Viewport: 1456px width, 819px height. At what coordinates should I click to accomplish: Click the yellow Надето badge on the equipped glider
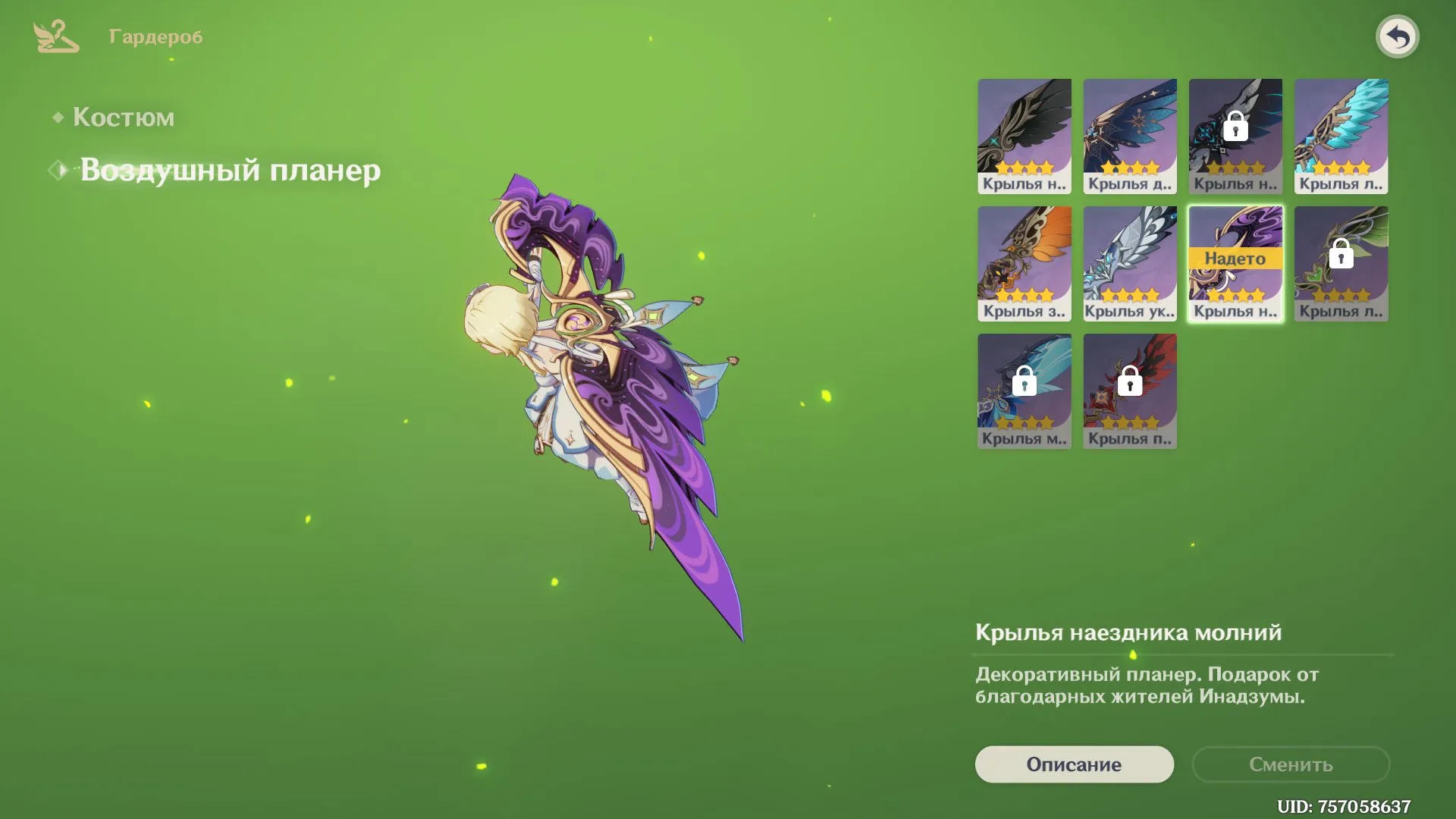point(1235,258)
